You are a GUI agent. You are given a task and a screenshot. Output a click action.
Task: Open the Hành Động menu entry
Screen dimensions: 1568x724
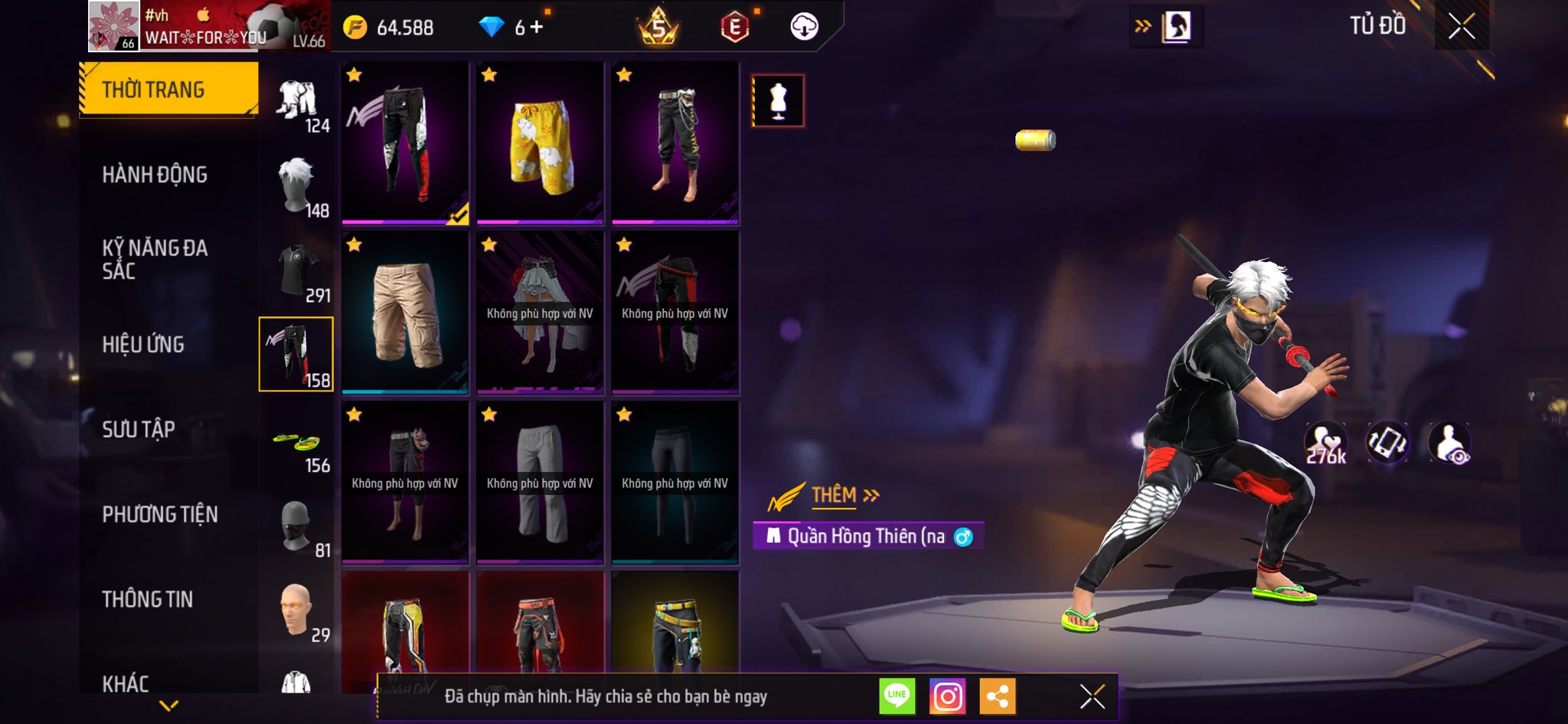155,175
